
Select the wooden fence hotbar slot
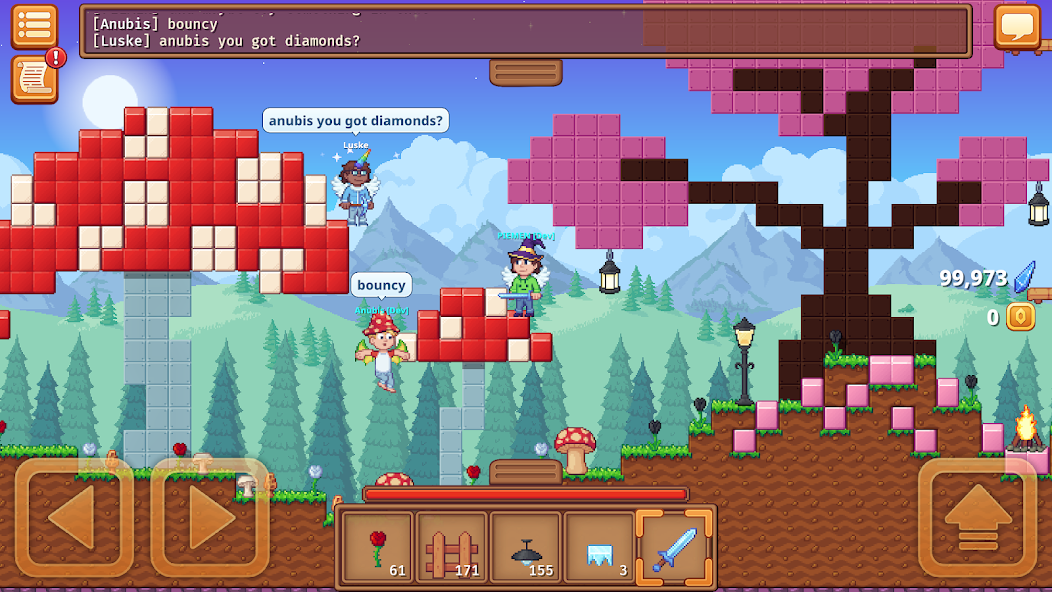coord(452,547)
